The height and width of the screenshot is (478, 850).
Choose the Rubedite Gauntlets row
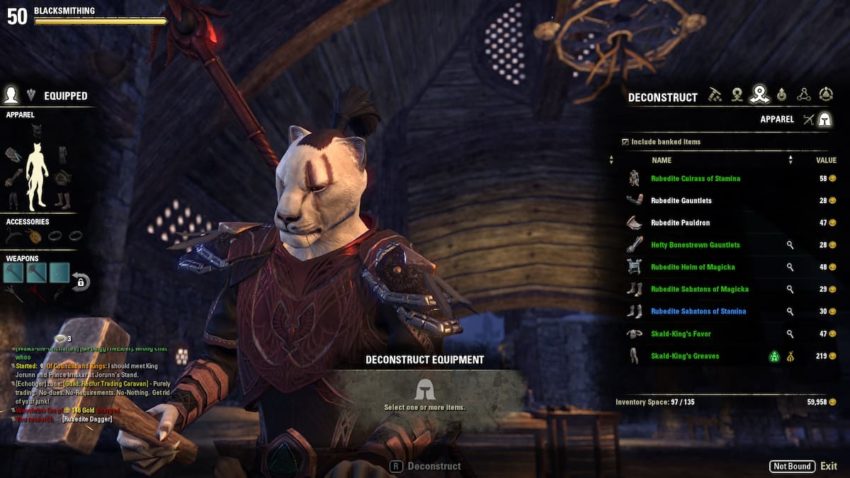682,200
